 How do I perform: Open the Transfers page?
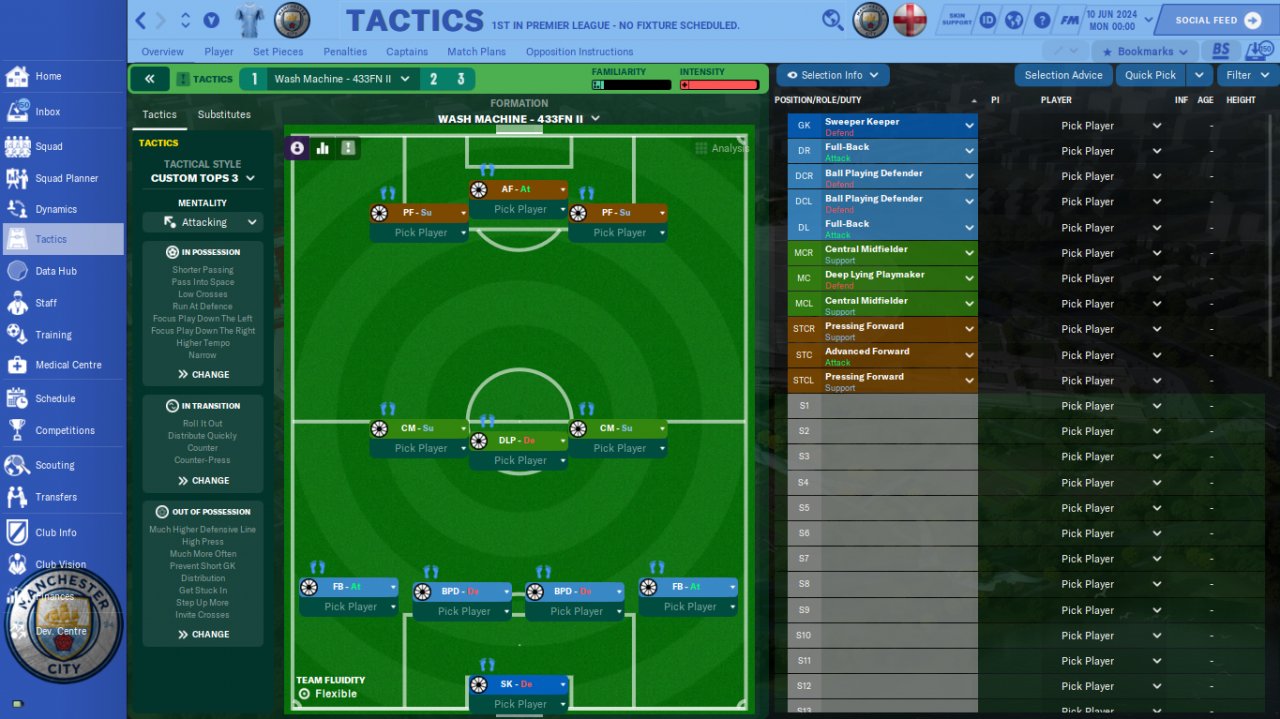pos(55,497)
